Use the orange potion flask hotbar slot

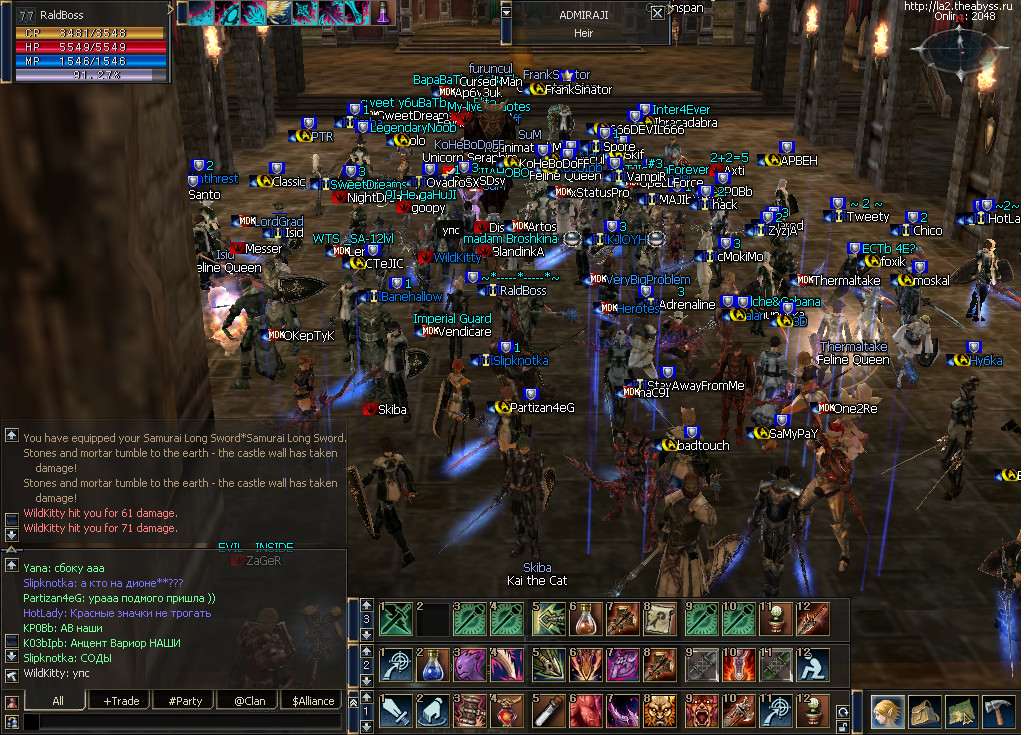[585, 620]
